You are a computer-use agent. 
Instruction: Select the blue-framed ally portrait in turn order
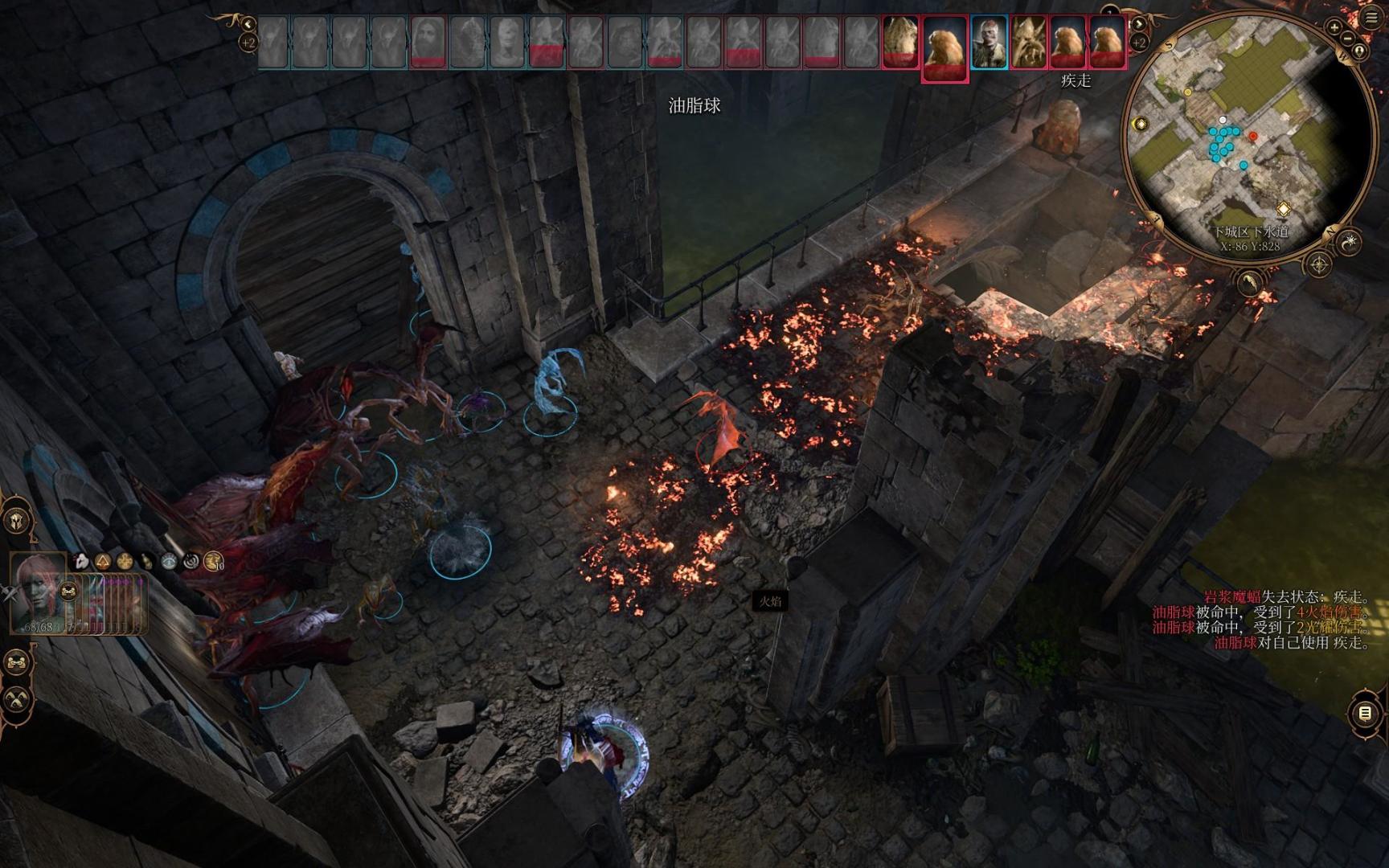tap(988, 41)
